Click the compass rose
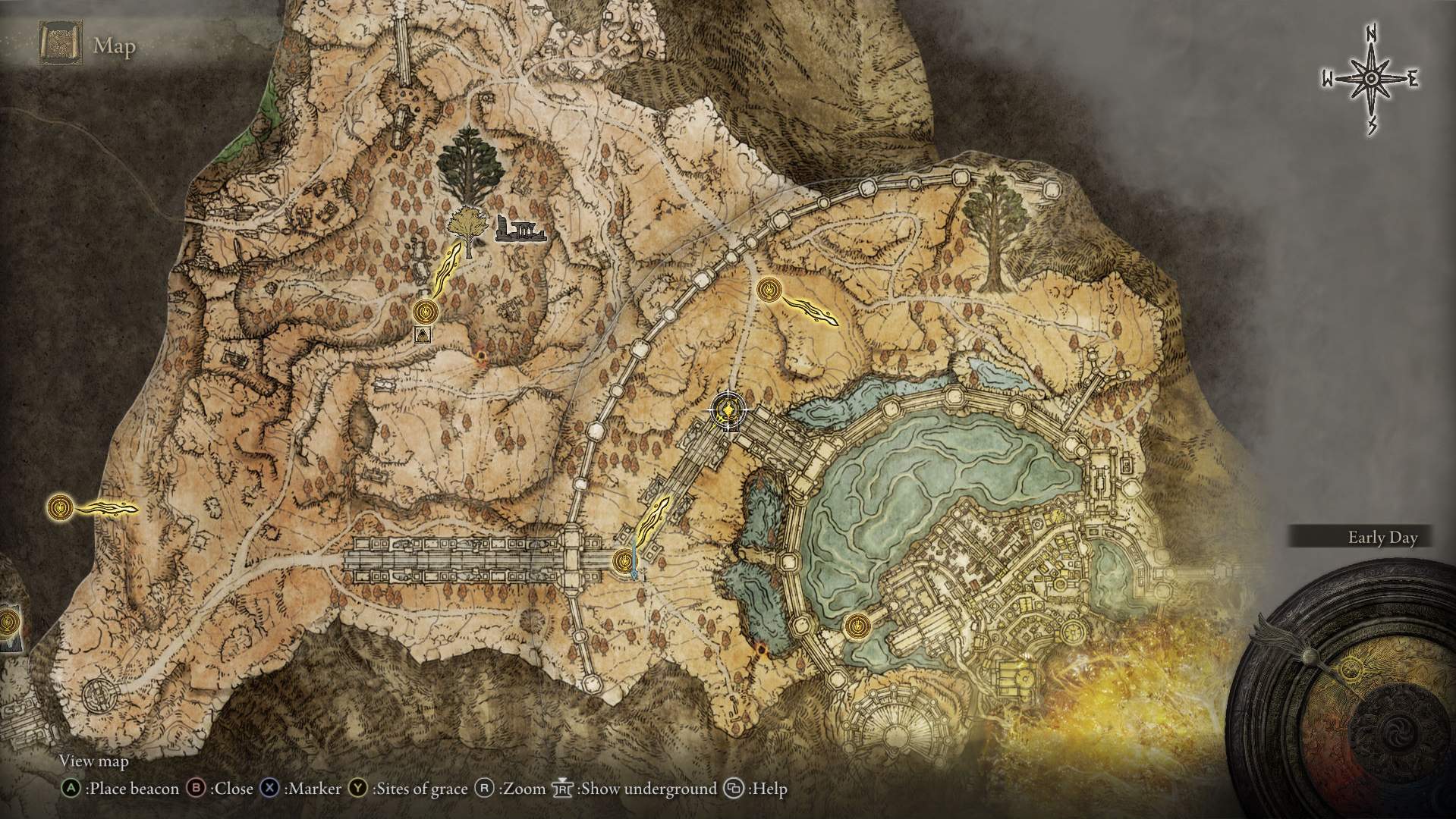The image size is (1456, 819). click(1370, 80)
